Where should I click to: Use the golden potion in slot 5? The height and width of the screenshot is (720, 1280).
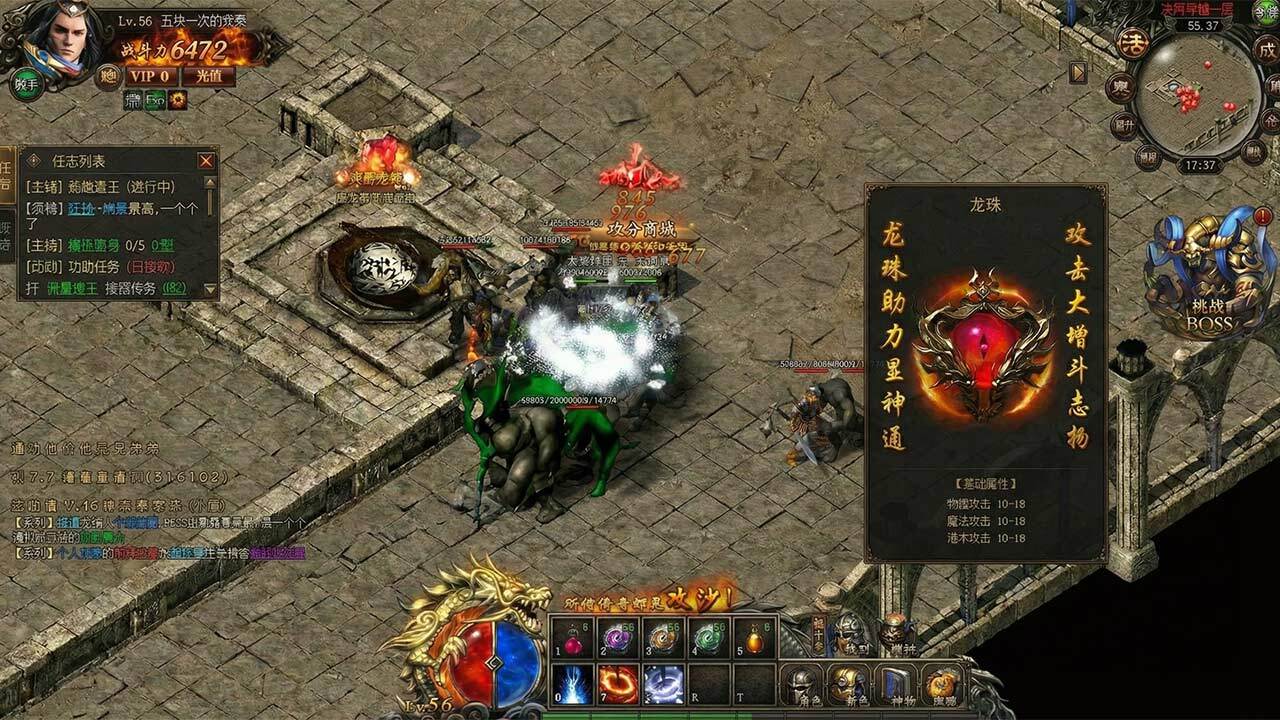(x=753, y=637)
